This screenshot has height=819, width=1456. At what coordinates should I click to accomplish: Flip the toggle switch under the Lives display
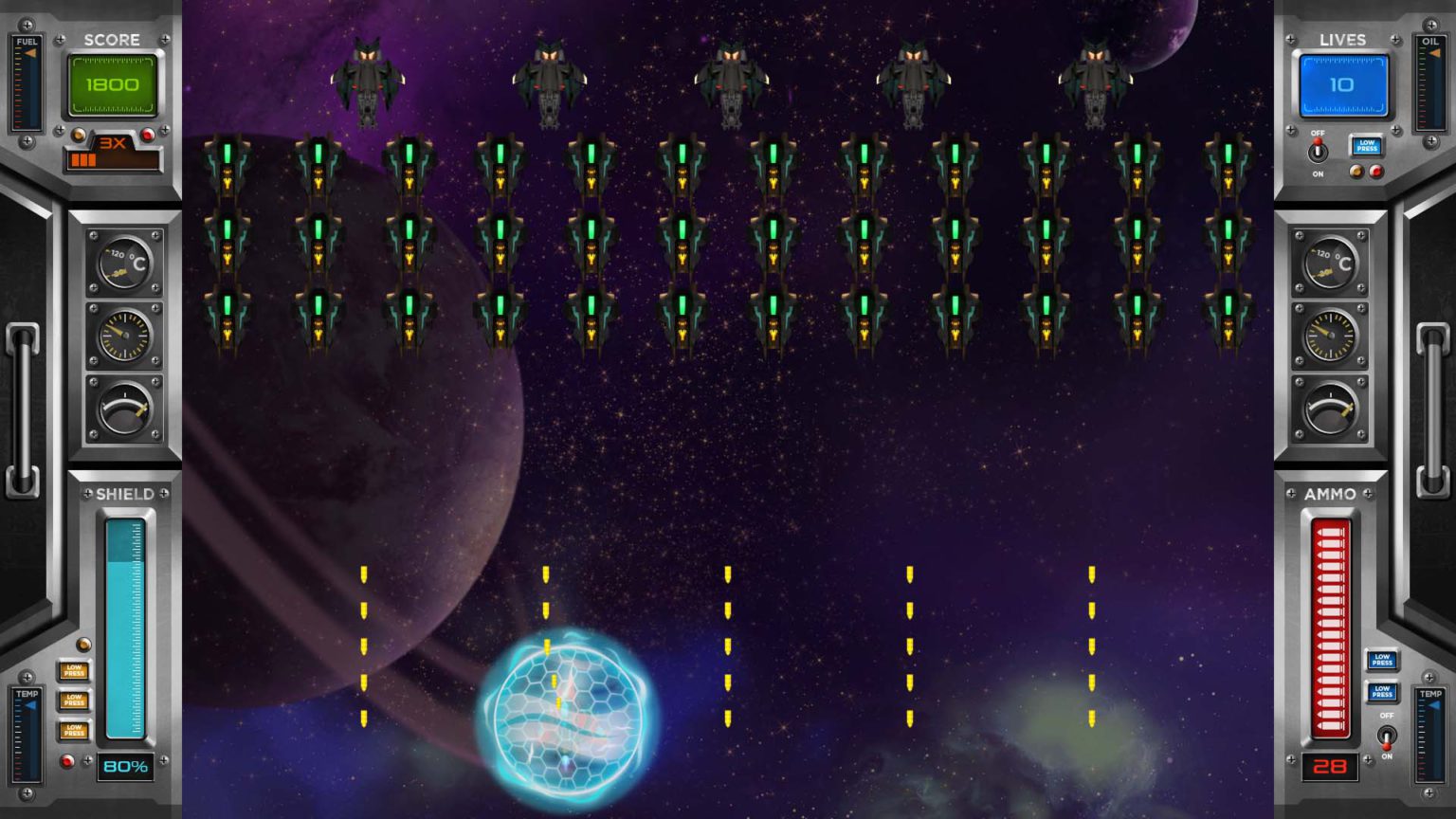point(1318,152)
